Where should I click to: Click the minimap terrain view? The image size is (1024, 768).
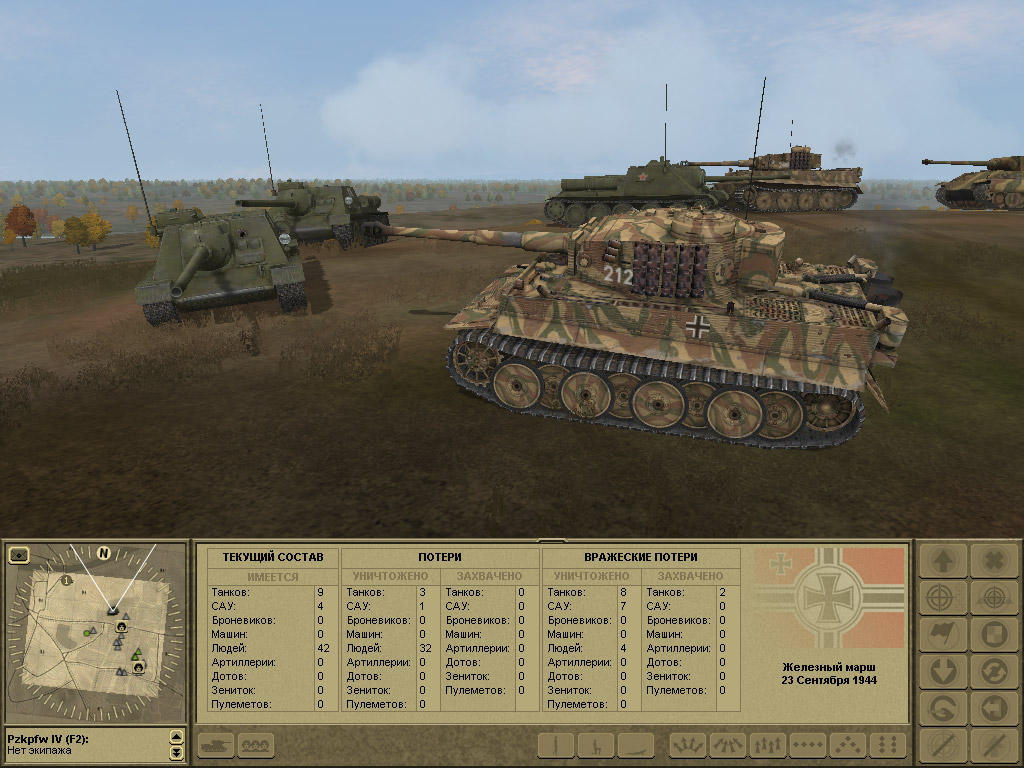[x=95, y=632]
